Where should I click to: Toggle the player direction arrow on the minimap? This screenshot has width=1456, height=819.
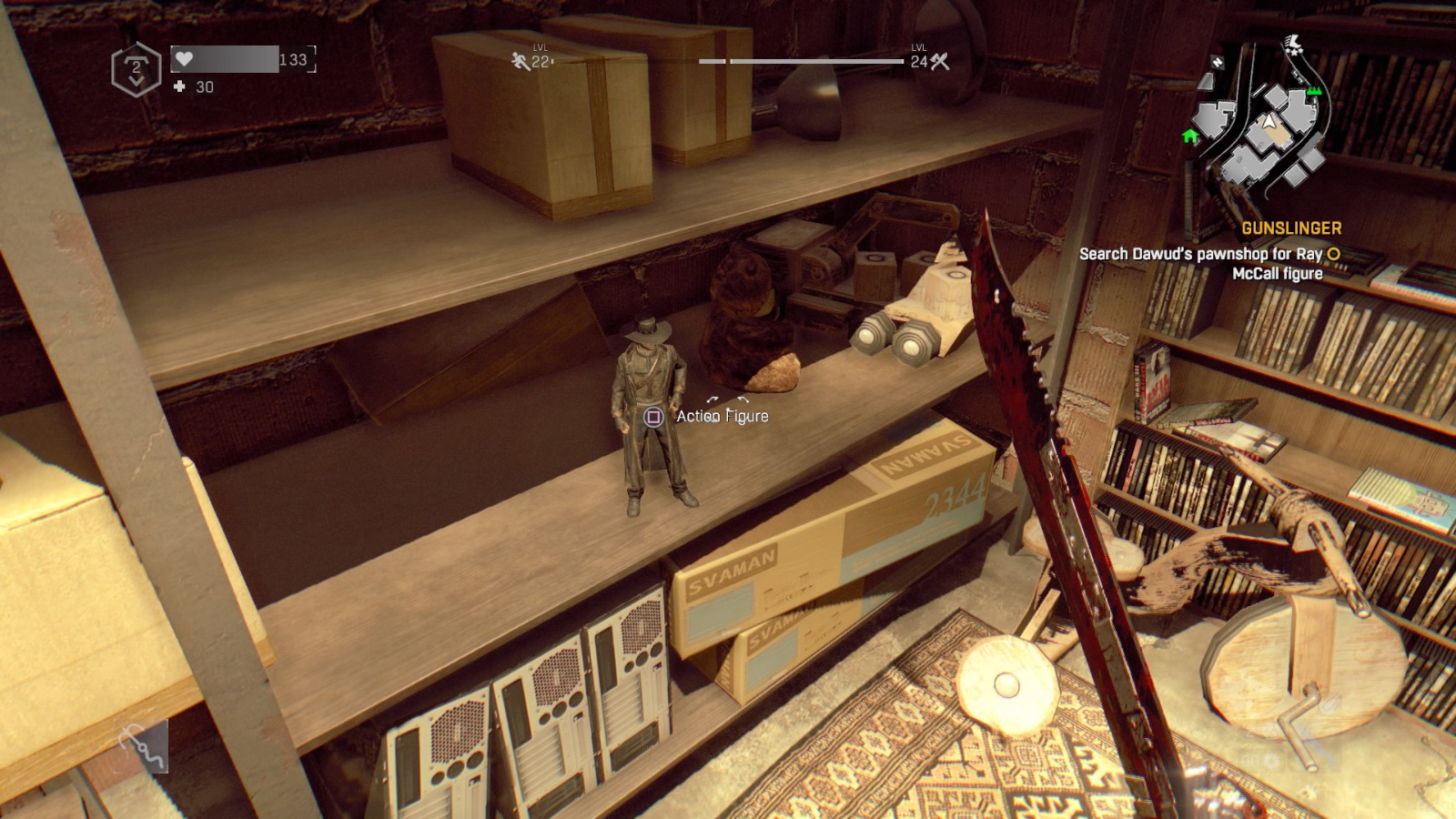(x=1270, y=121)
